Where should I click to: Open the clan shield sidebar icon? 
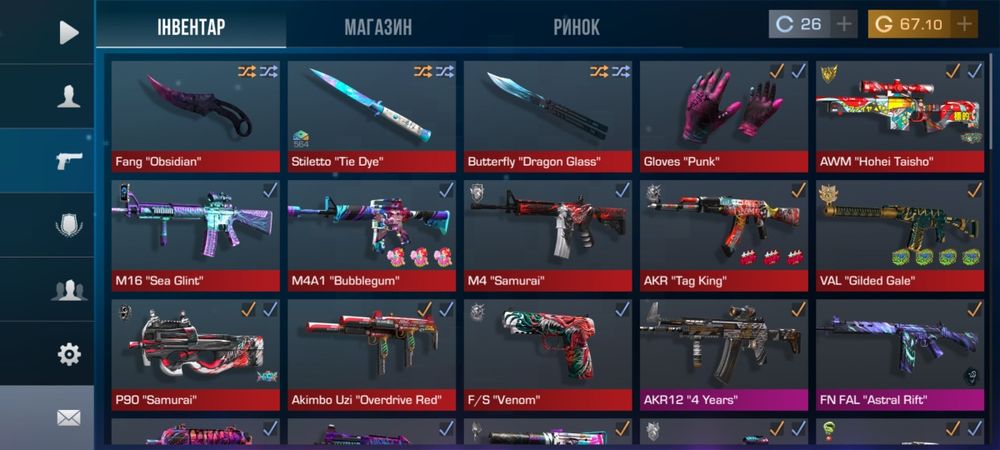68,226
